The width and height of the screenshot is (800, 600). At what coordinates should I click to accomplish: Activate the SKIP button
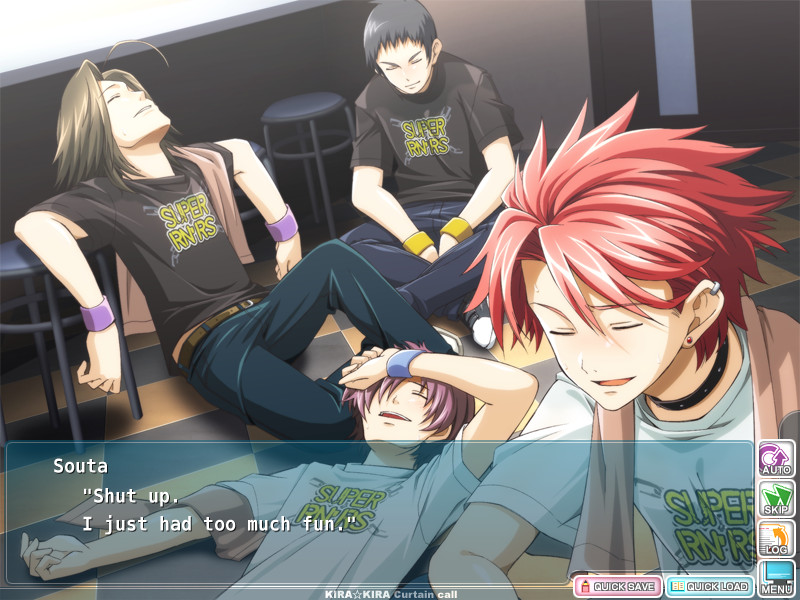click(776, 498)
